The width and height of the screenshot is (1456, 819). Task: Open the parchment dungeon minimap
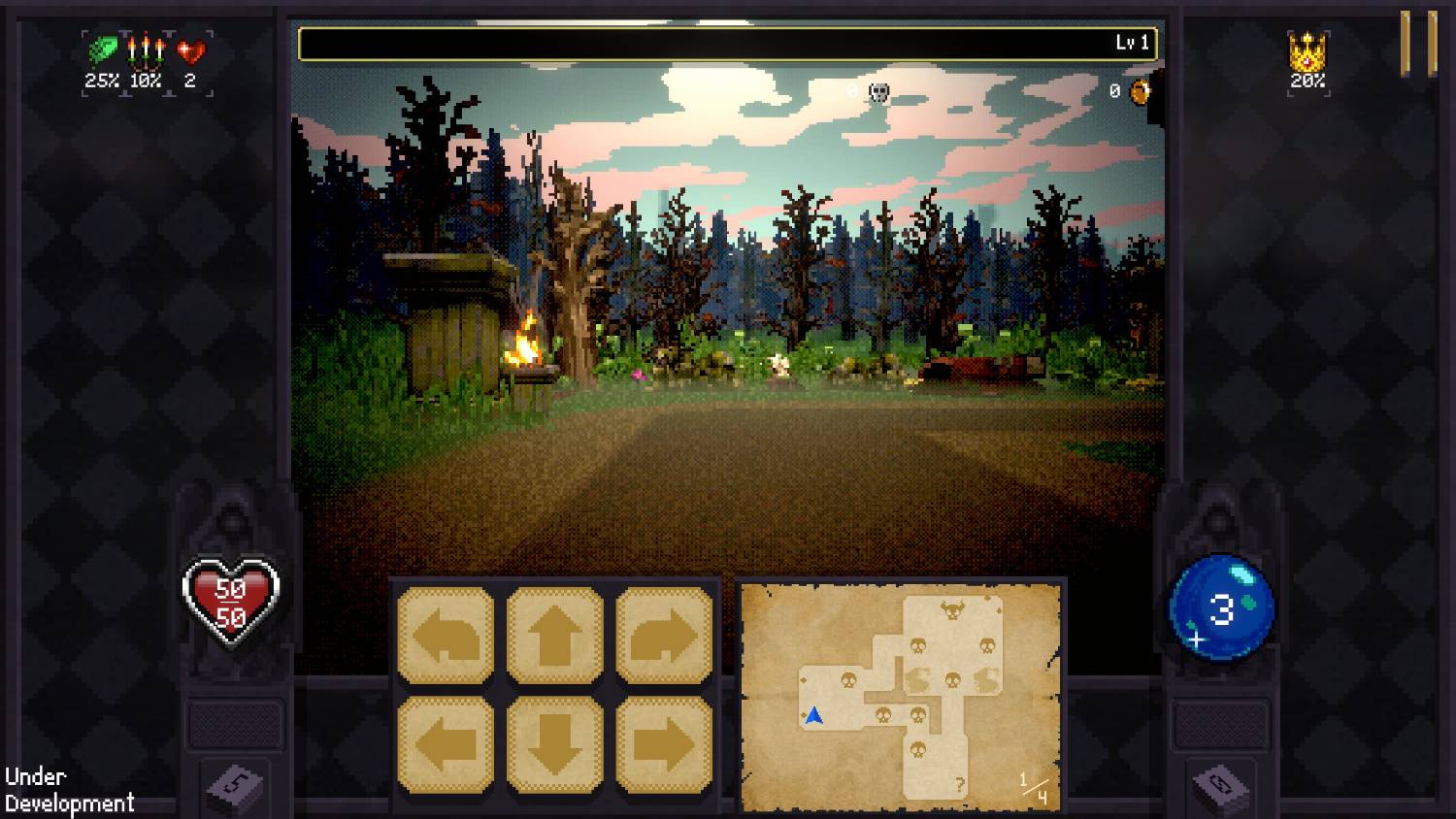click(x=900, y=695)
